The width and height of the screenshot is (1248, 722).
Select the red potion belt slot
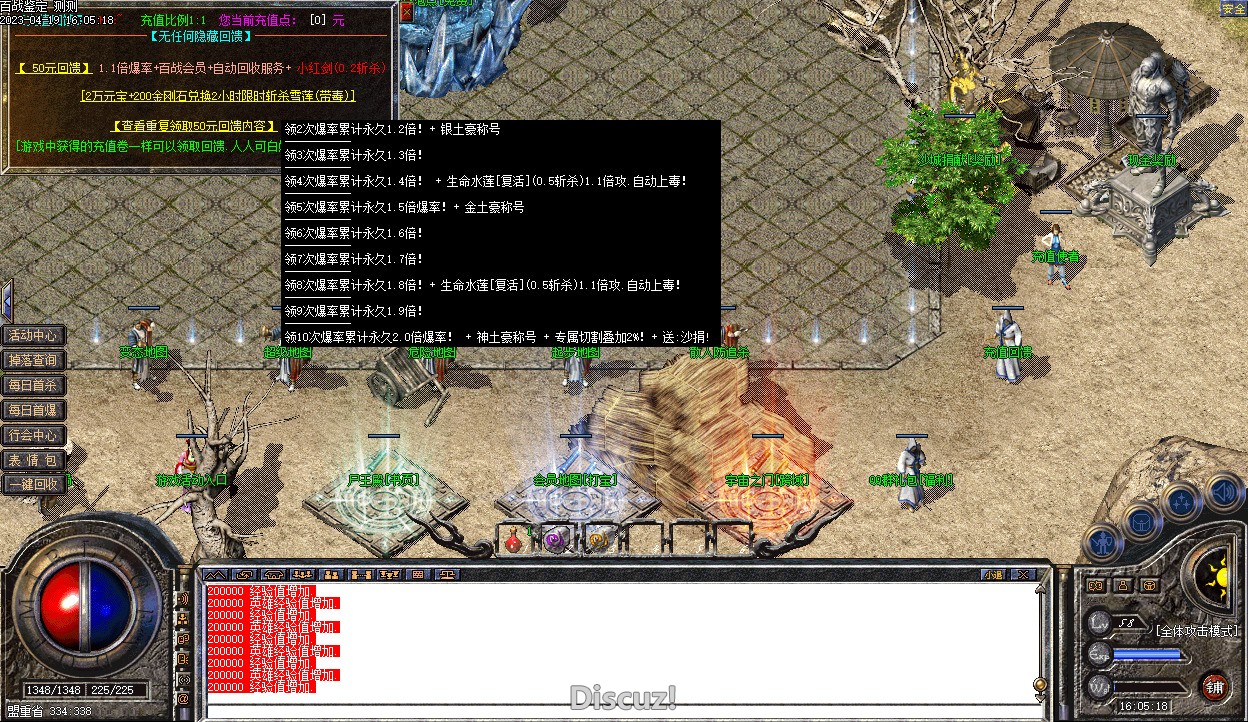(513, 540)
